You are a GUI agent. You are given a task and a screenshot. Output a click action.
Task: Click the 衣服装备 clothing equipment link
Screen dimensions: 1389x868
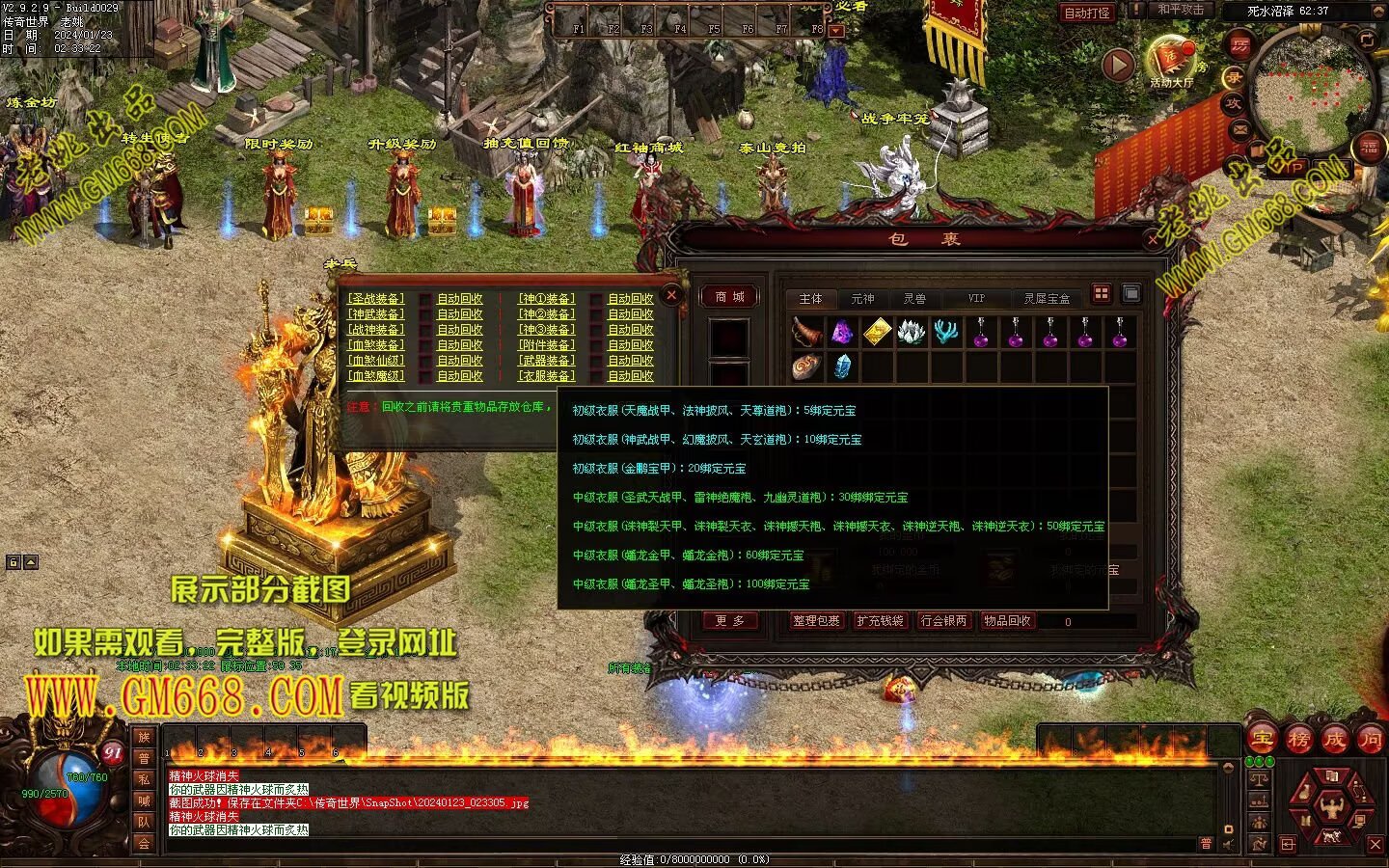click(x=546, y=376)
